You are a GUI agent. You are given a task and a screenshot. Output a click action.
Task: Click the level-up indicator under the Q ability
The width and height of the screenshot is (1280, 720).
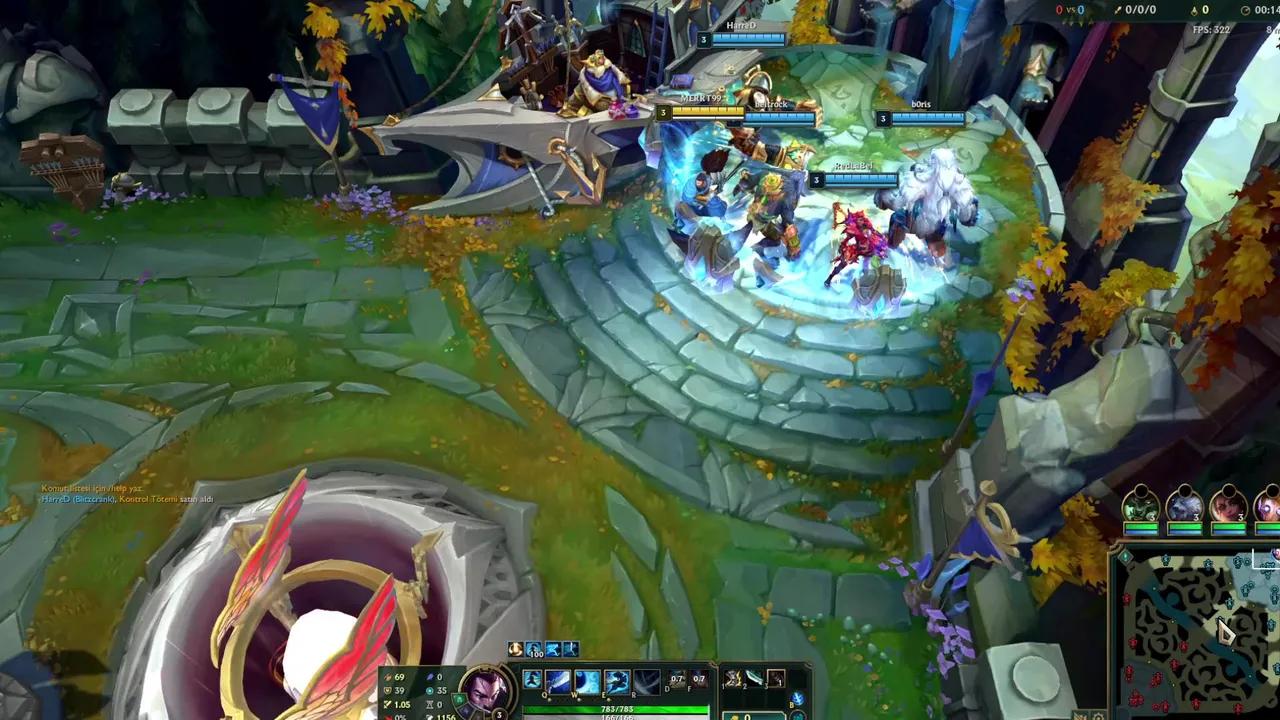(x=549, y=701)
